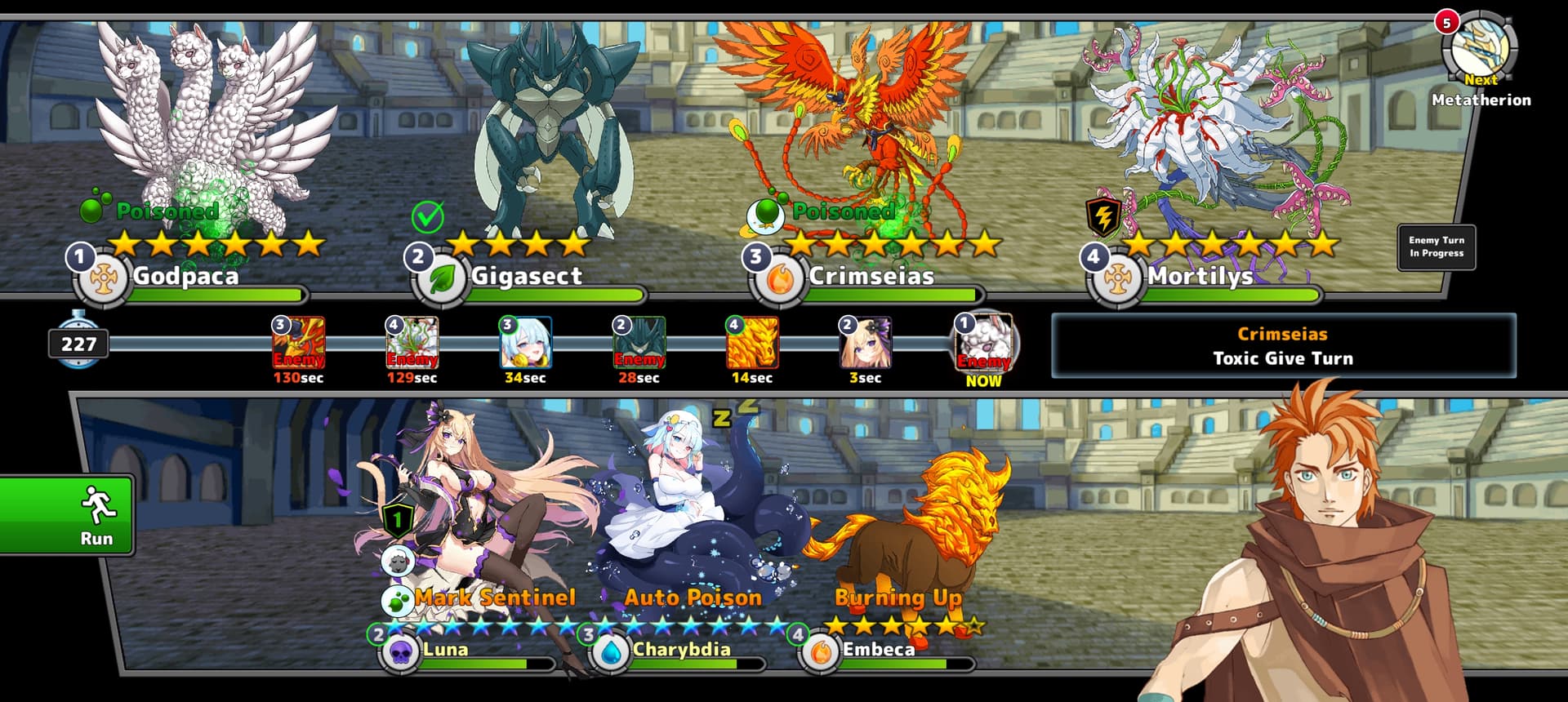This screenshot has height=702, width=1568.
Task: Inspect Luna's green shield buff icon
Action: pos(398,519)
